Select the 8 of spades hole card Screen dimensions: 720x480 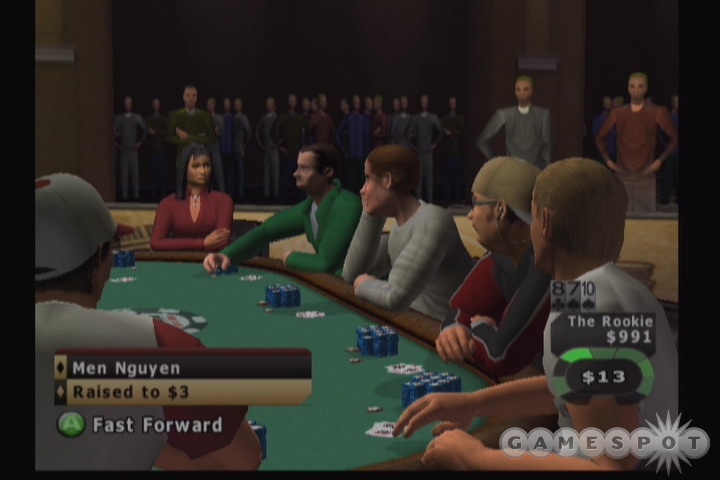tap(559, 294)
